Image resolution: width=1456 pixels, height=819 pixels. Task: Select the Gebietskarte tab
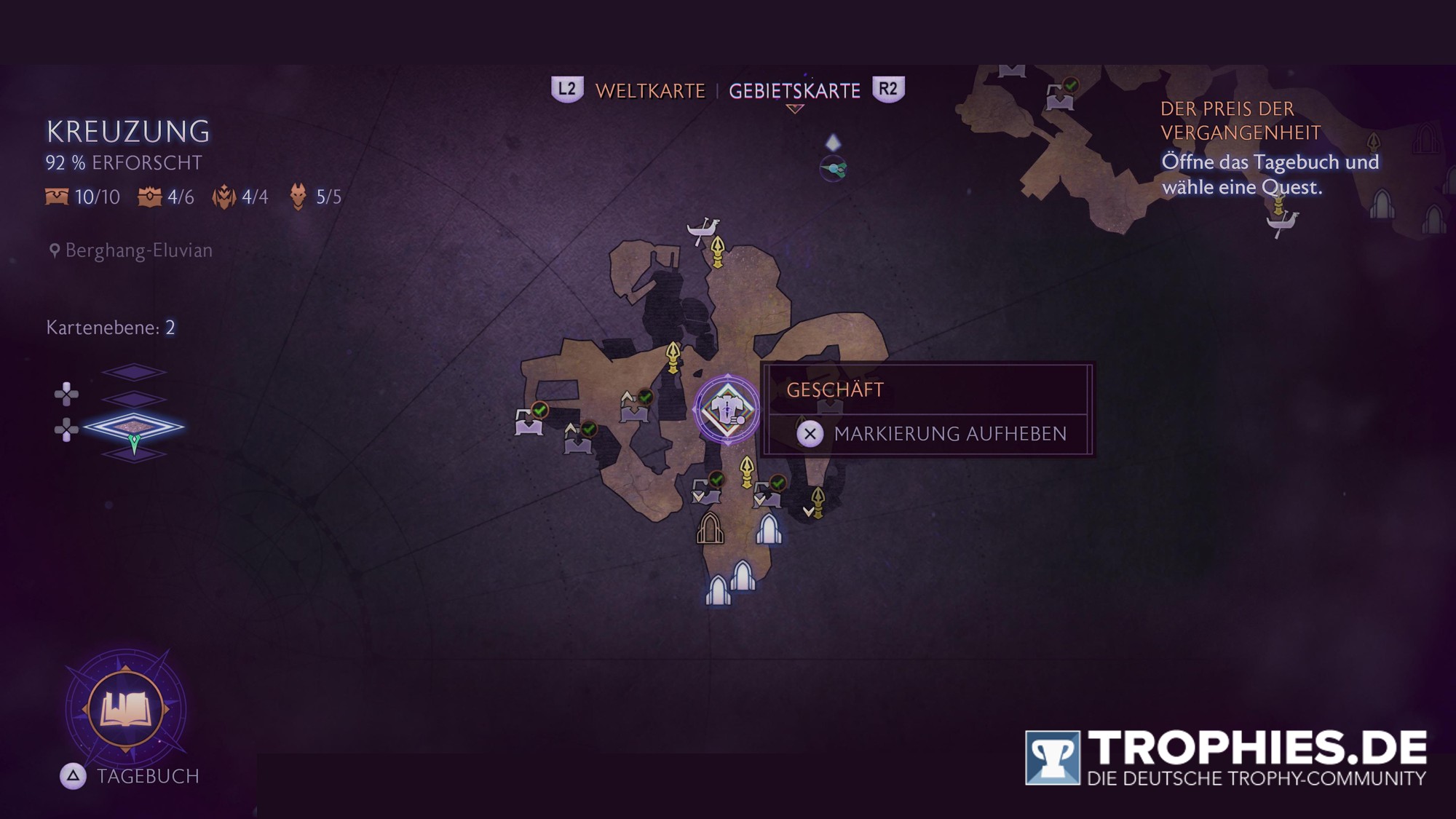(794, 91)
